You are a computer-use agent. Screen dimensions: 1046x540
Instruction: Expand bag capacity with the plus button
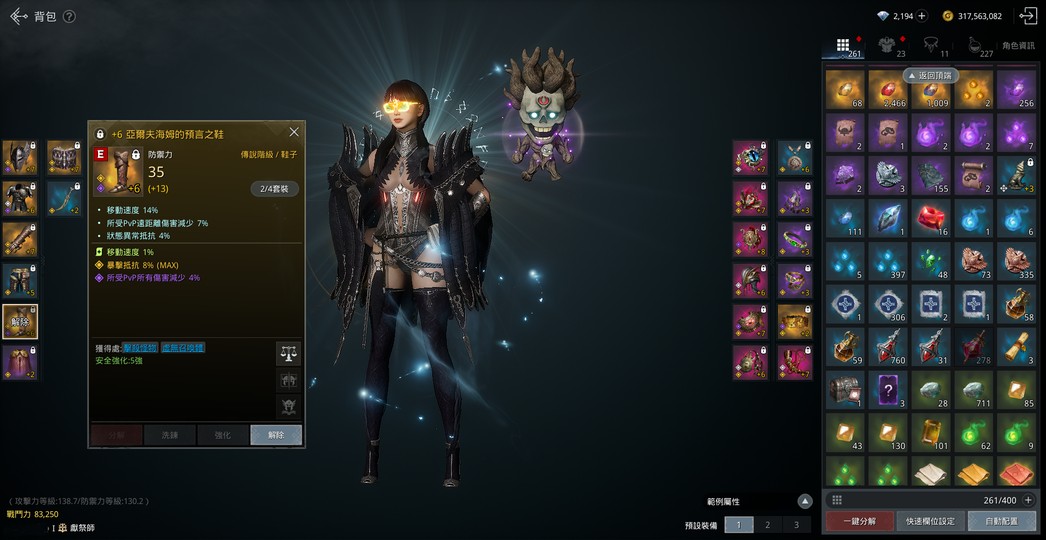[x=1027, y=500]
